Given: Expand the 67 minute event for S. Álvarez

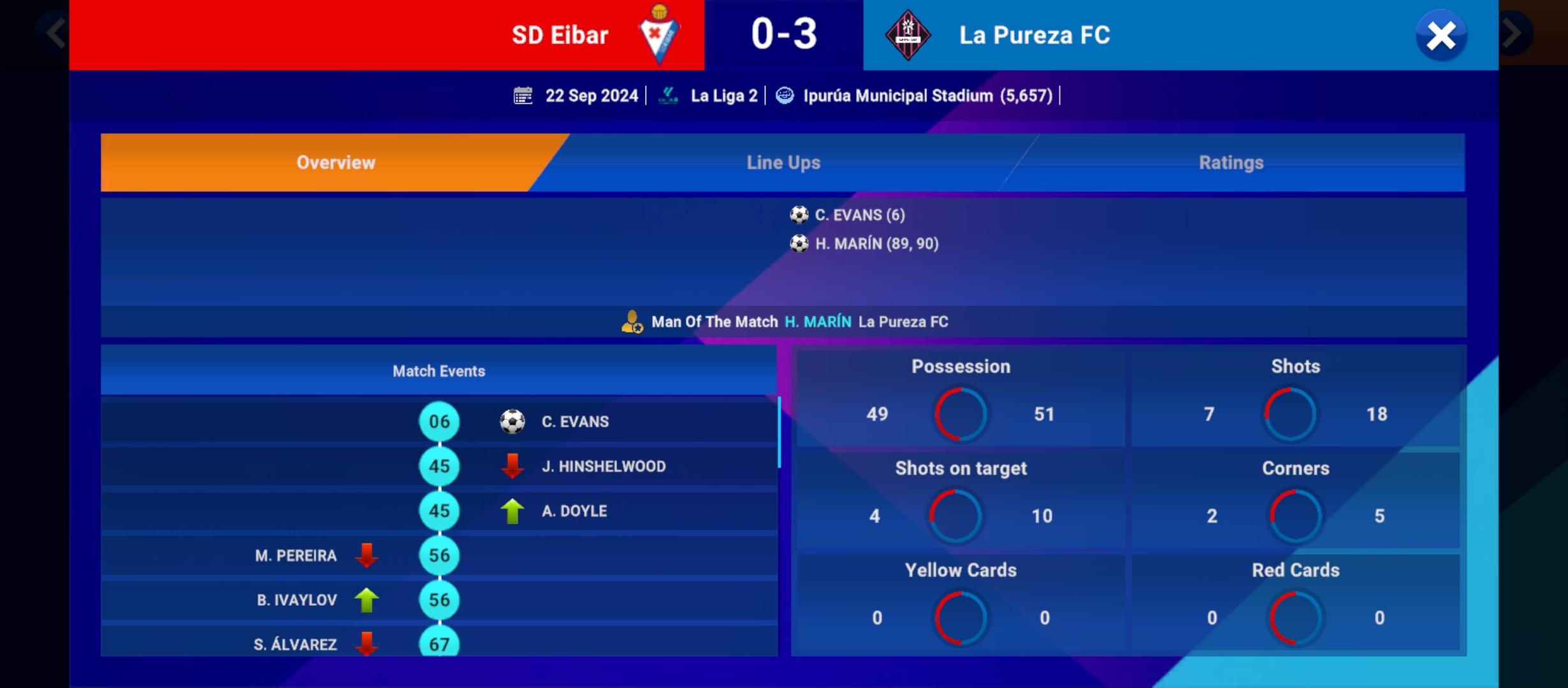Looking at the screenshot, I should click(439, 644).
